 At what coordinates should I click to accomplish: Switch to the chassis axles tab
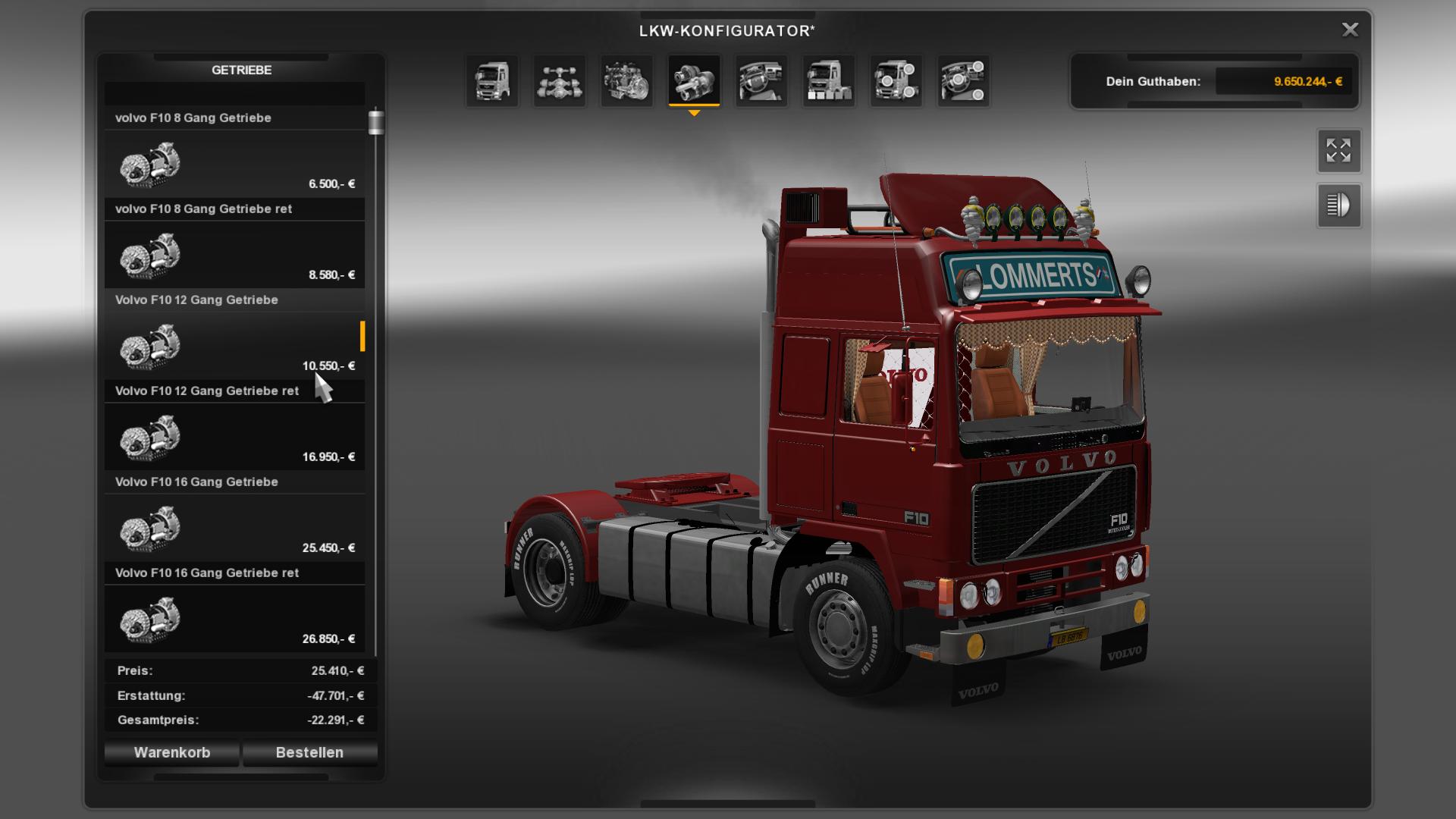click(560, 80)
